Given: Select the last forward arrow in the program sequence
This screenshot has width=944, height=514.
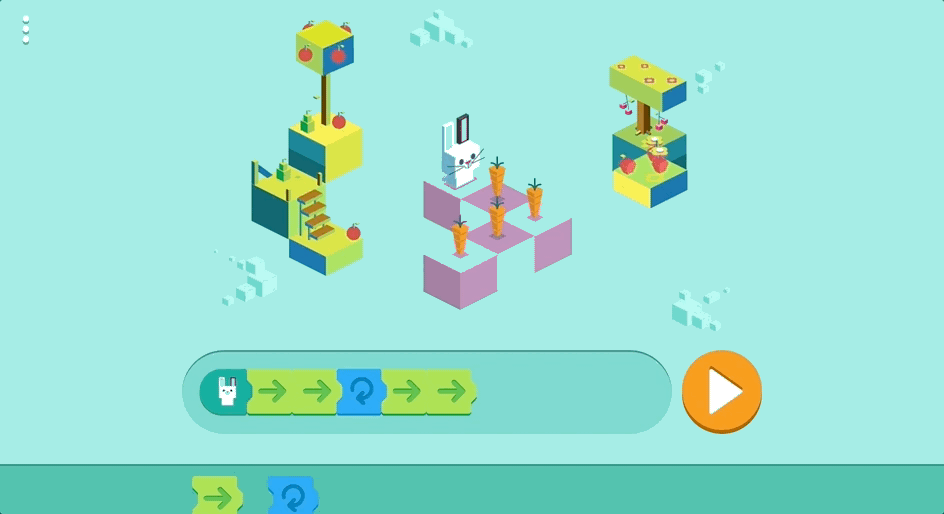Looking at the screenshot, I should tap(452, 392).
